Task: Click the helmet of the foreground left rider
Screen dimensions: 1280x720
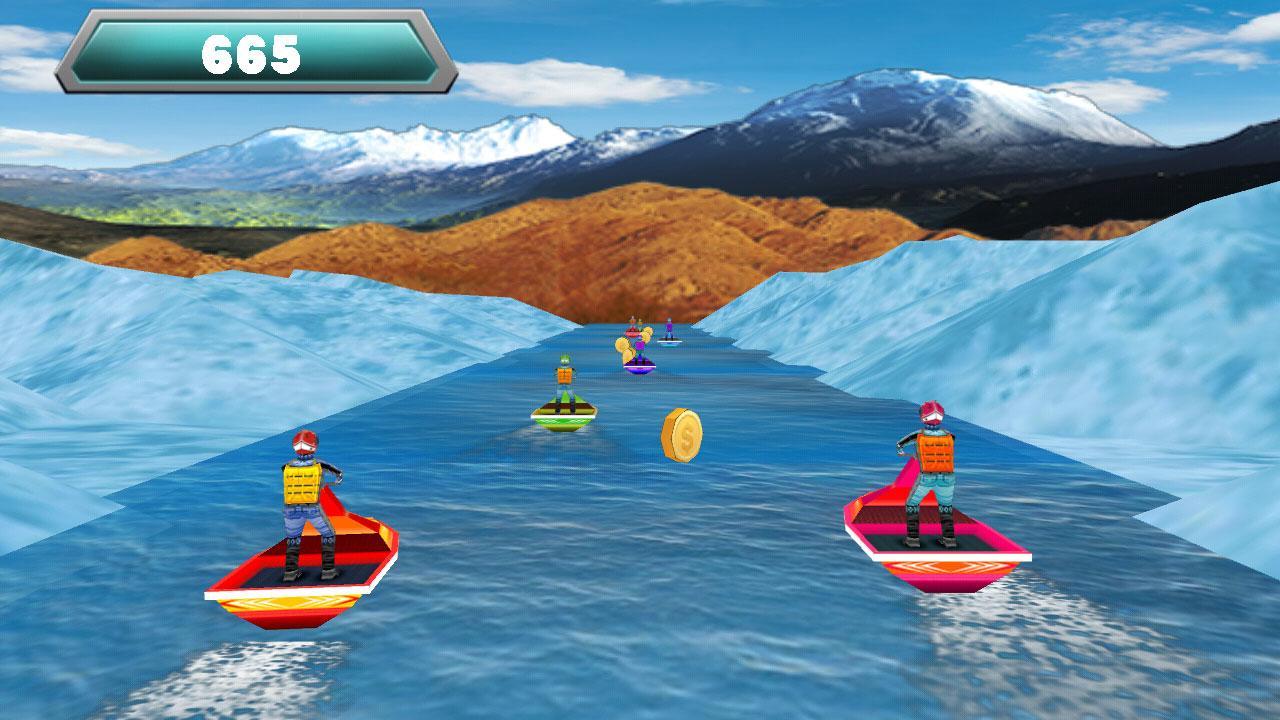Action: pos(306,443)
